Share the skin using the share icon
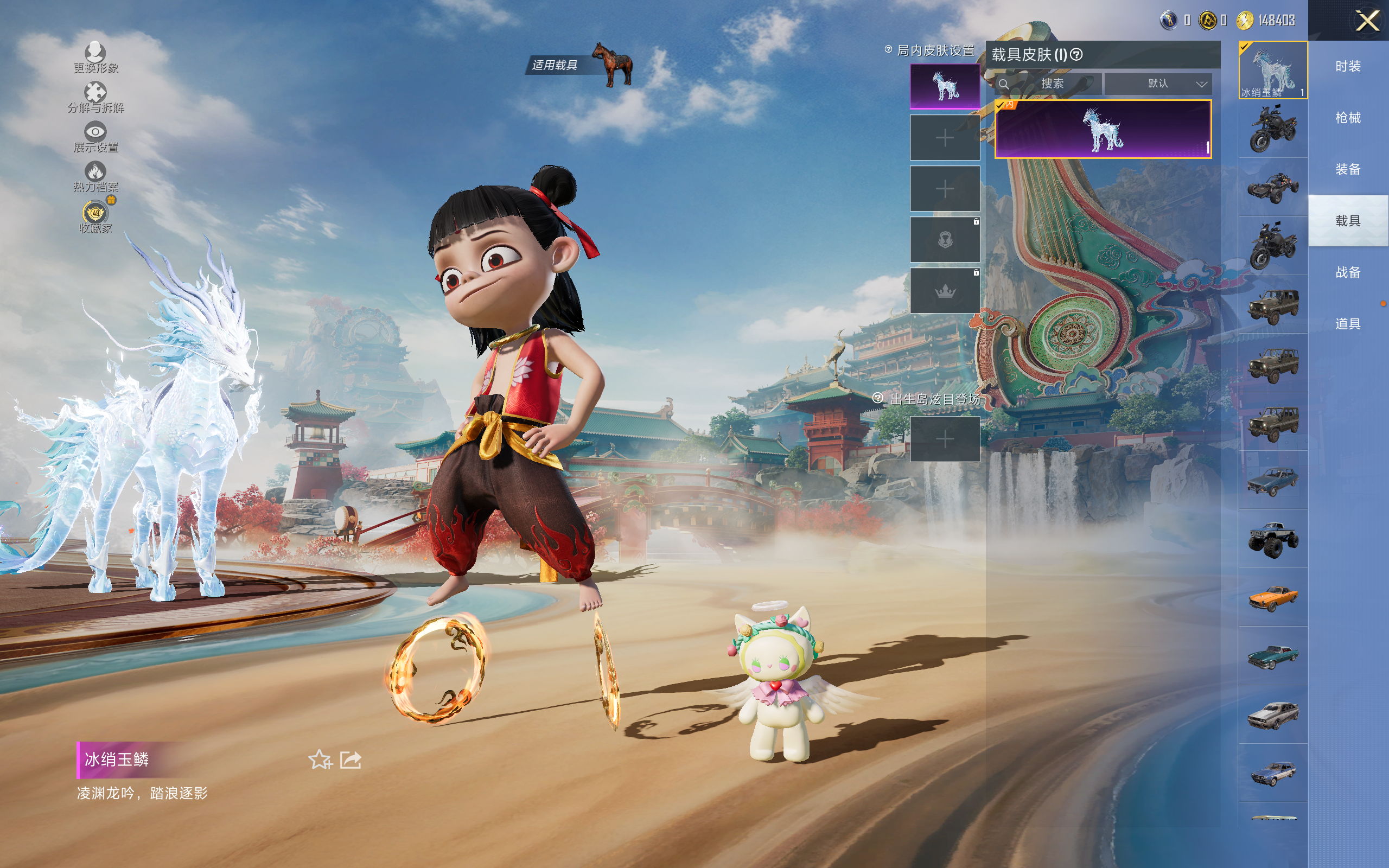Screen dimensions: 1389x868 coord(351,759)
